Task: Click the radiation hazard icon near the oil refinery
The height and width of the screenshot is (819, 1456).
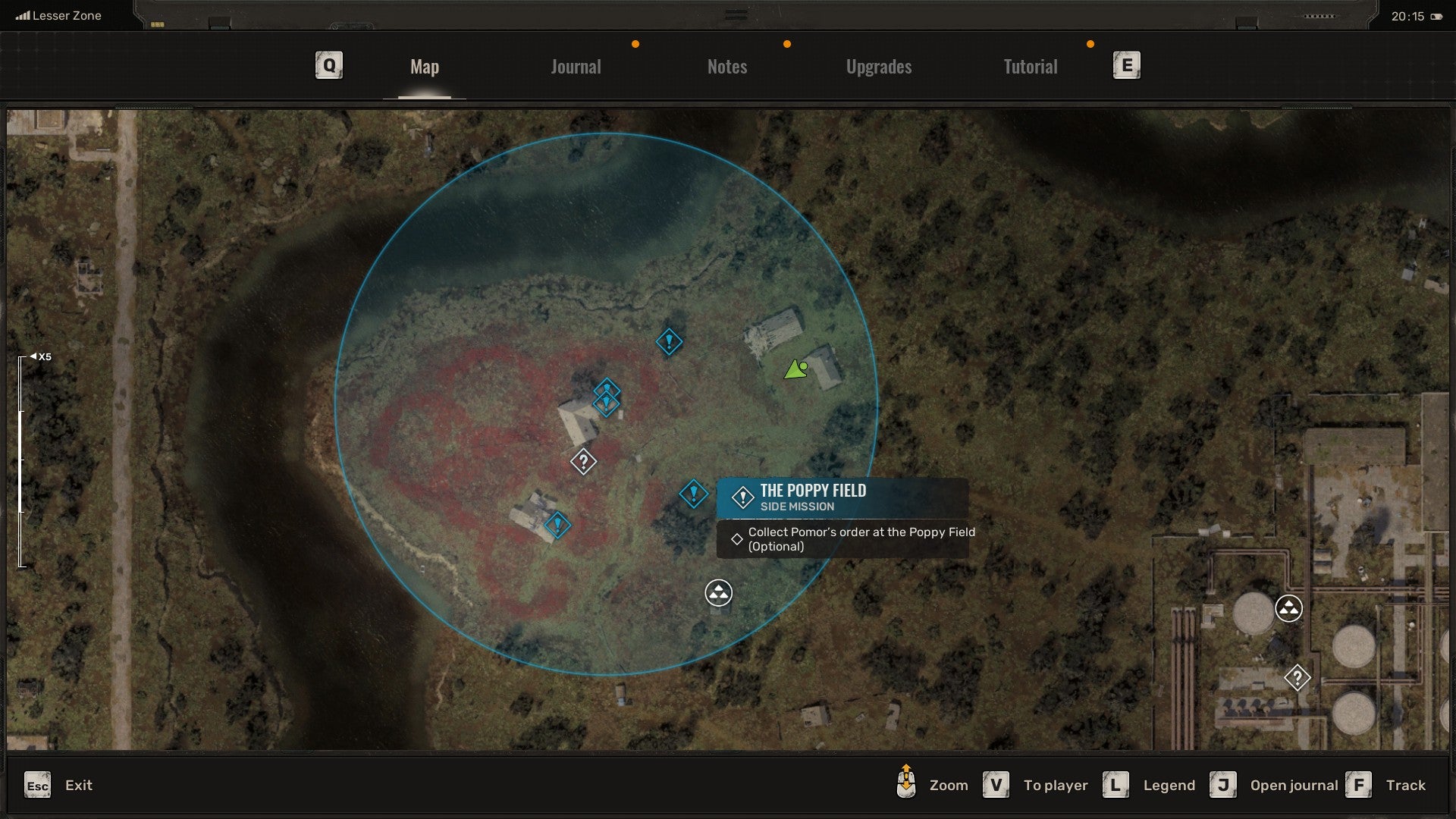Action: [x=1288, y=608]
